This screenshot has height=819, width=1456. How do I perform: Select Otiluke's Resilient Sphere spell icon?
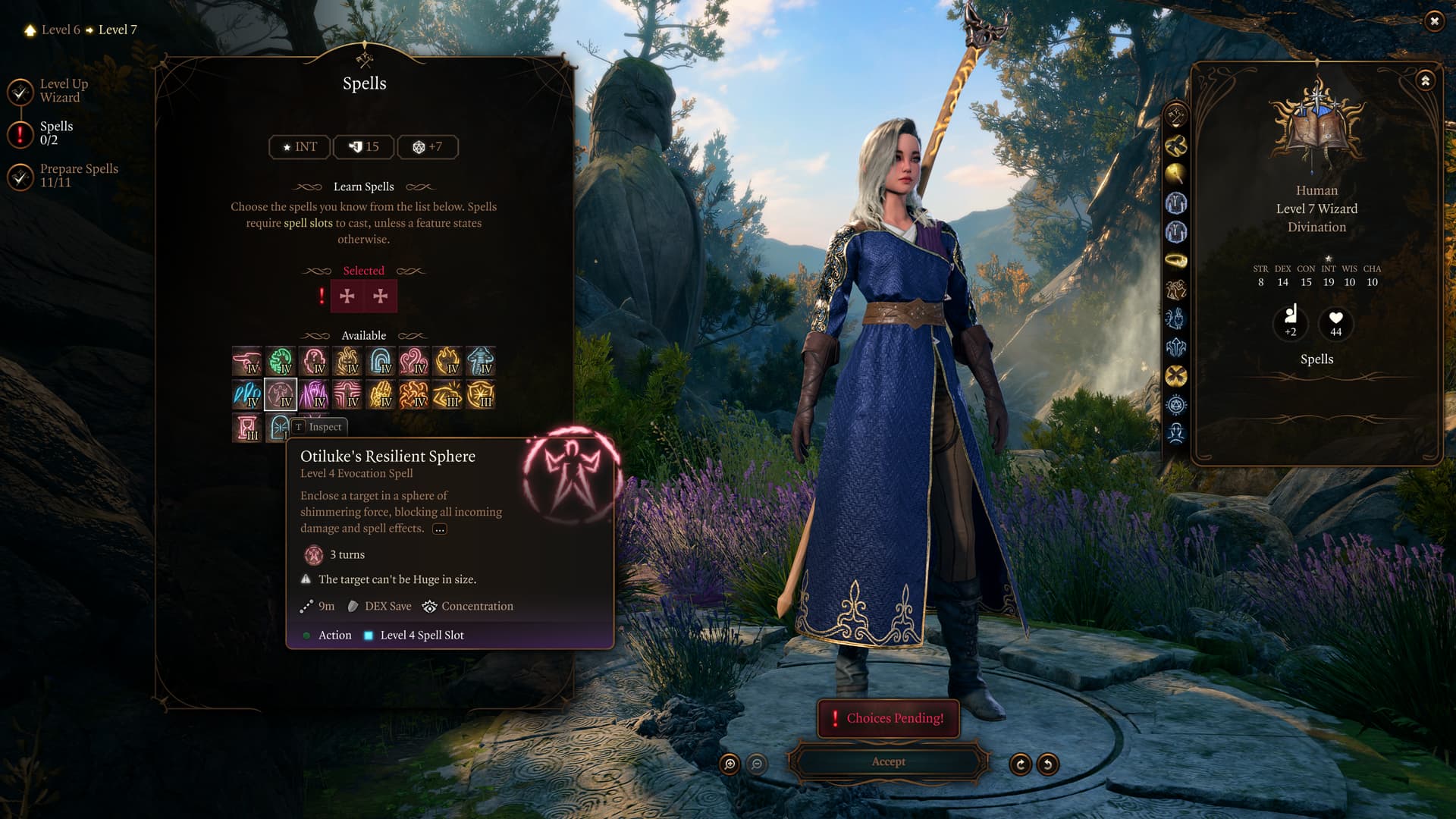[281, 394]
